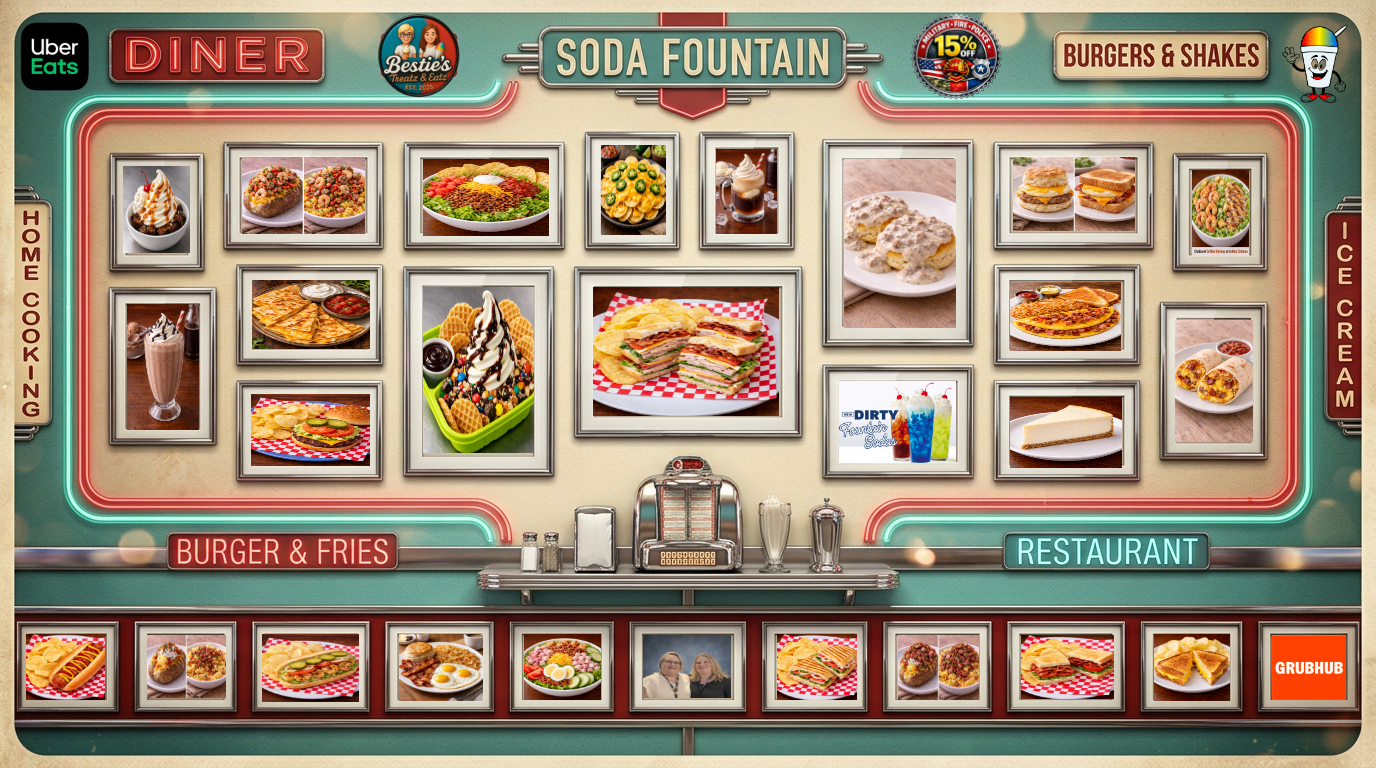
Task: Open the Burgers & Shakes sign
Action: [x=1160, y=56]
